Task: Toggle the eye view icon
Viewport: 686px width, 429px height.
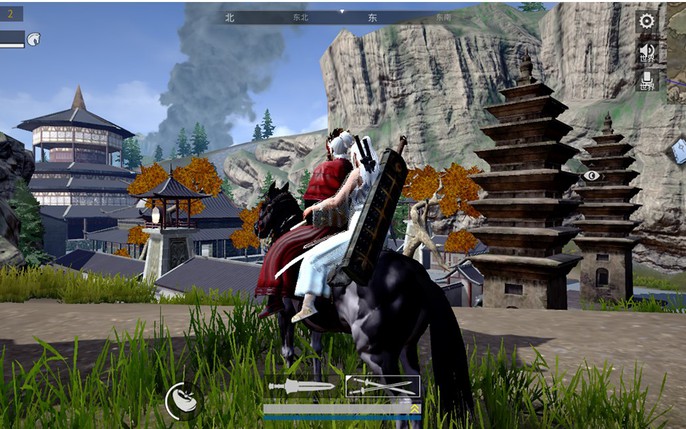Action: pos(592,176)
